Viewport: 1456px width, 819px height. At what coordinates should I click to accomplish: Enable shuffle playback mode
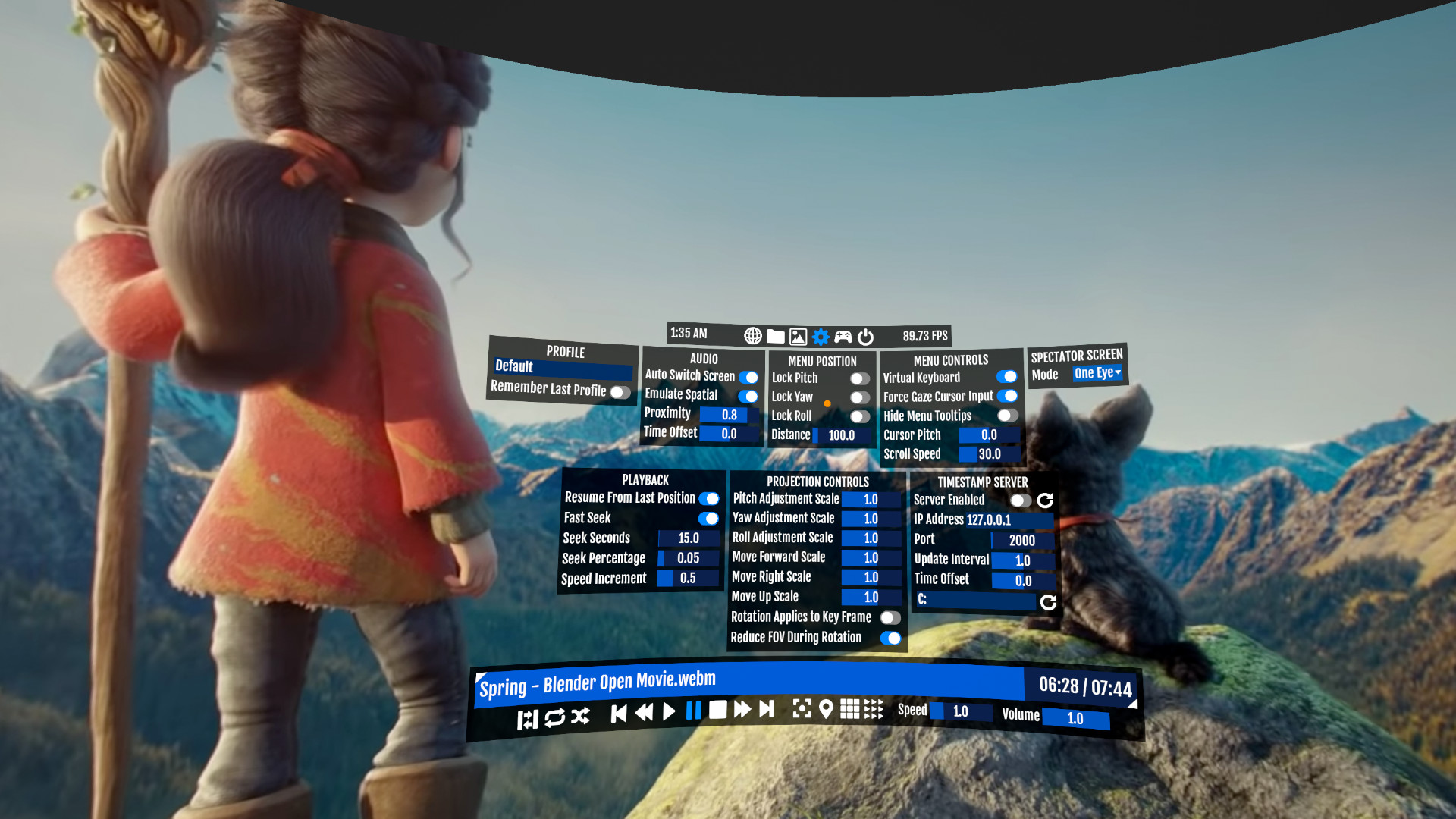pyautogui.click(x=579, y=714)
